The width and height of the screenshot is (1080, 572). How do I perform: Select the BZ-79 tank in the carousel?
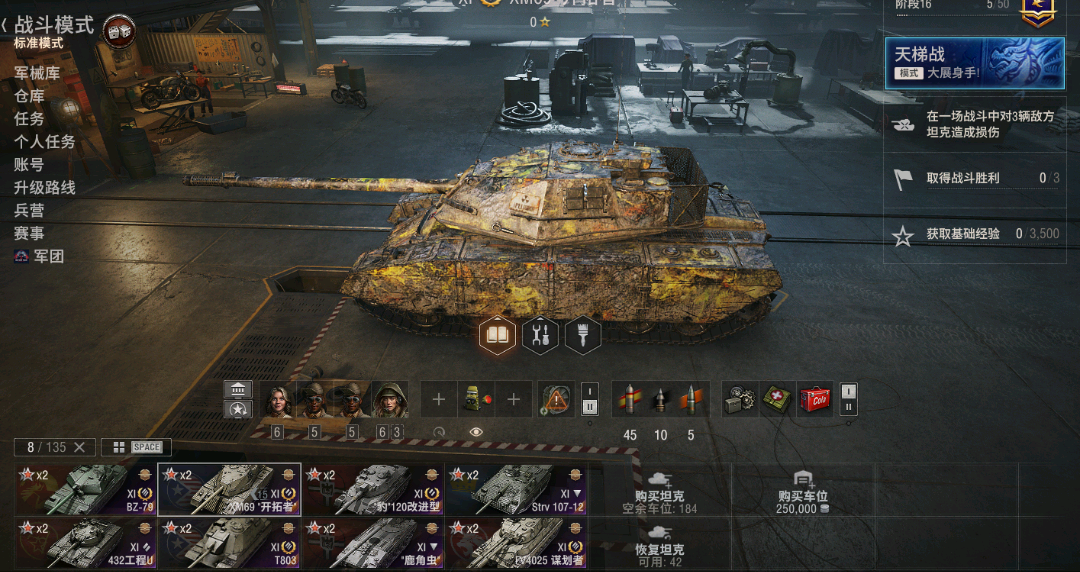coord(85,488)
